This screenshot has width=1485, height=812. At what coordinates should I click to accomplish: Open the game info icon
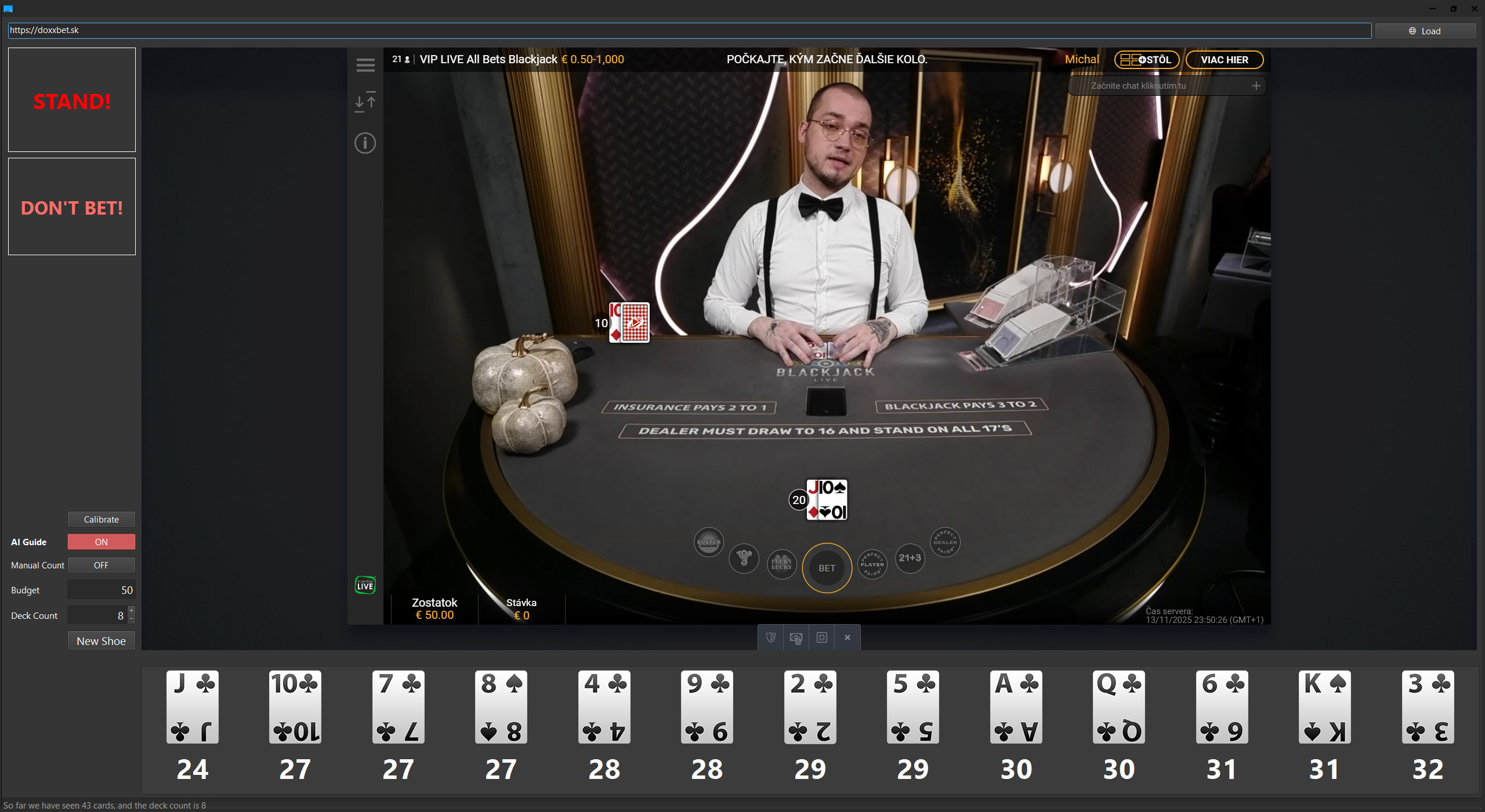click(365, 143)
